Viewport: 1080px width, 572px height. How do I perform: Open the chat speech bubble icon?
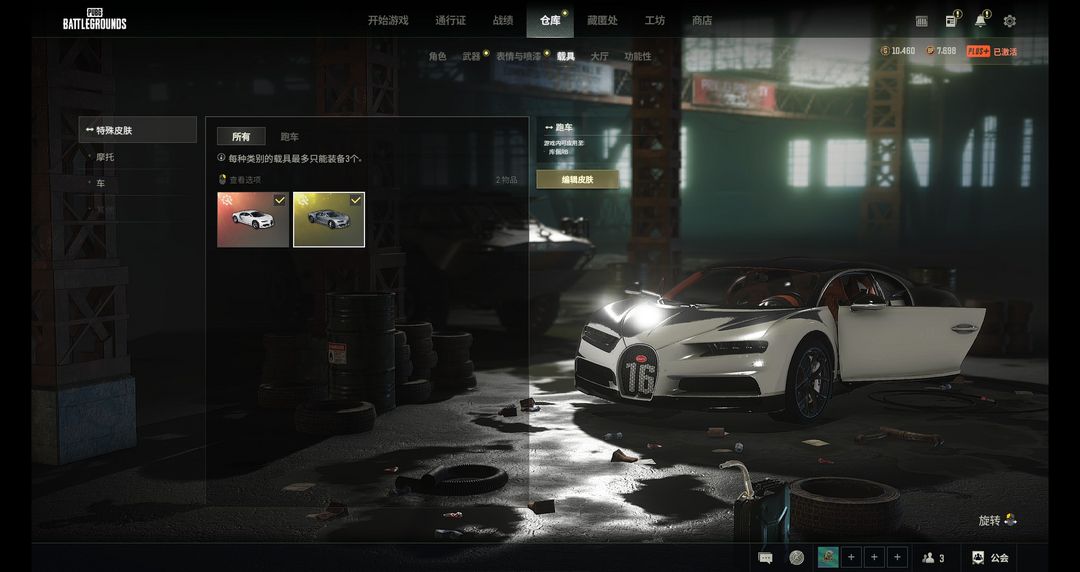coord(765,558)
